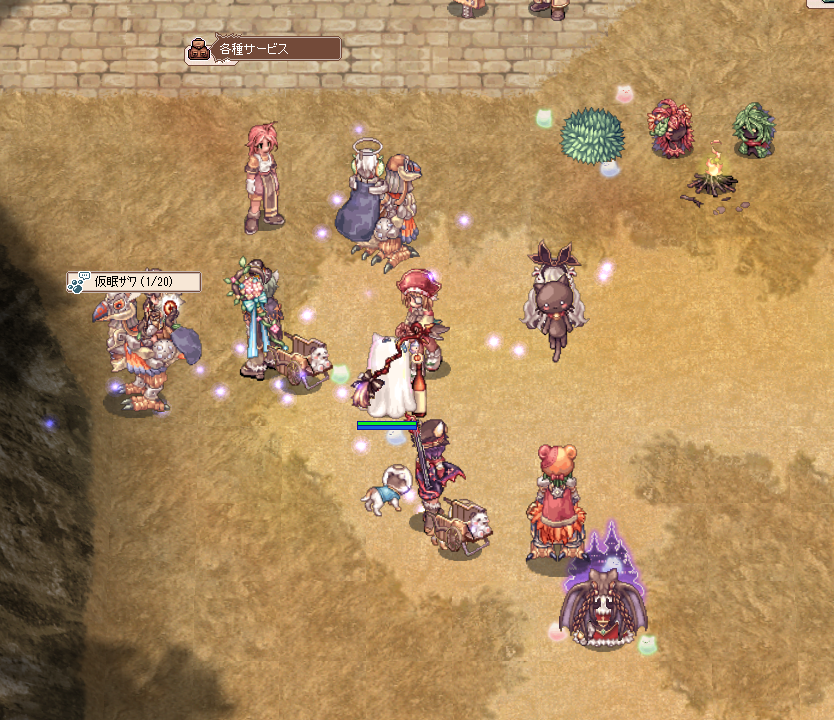Join the 仮眠ザワ (1/20) chat room
The image size is (834, 720).
click(x=134, y=282)
